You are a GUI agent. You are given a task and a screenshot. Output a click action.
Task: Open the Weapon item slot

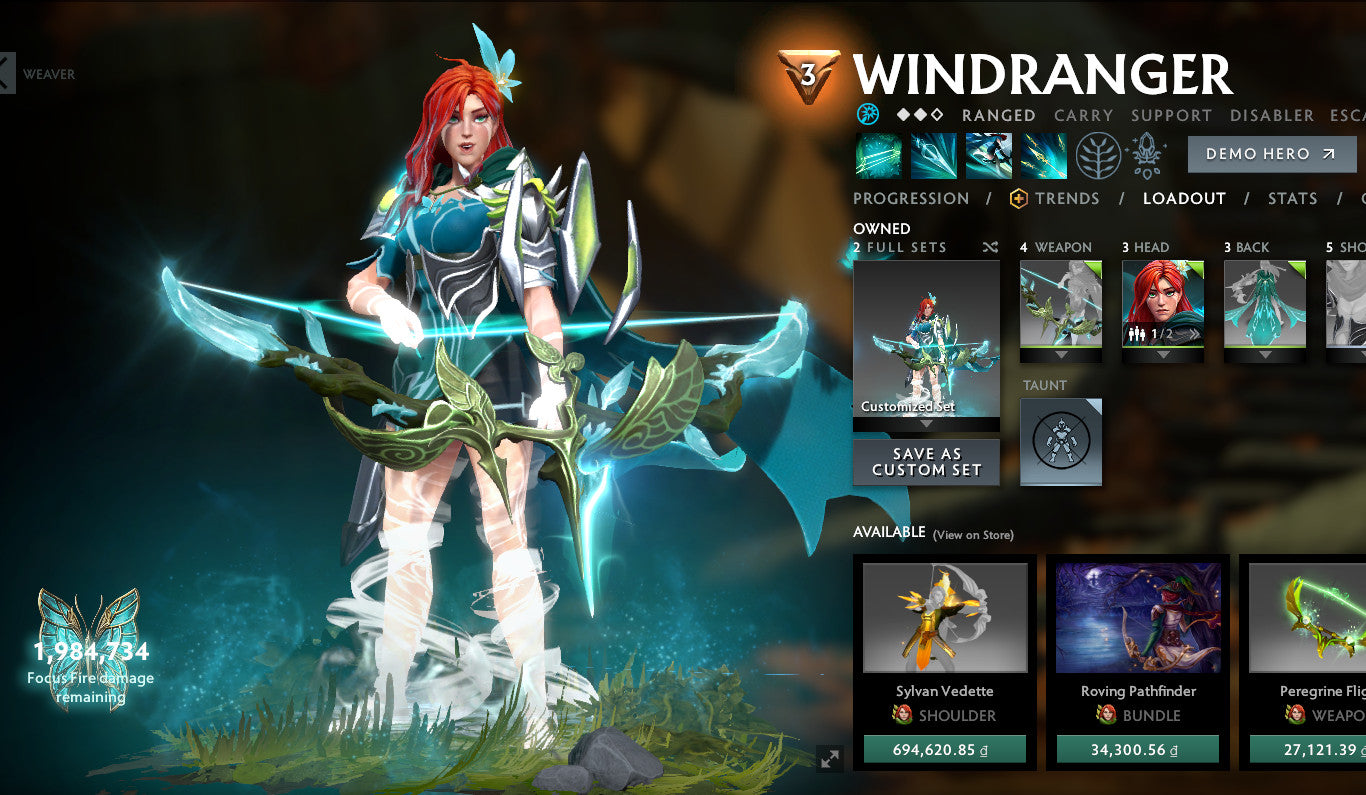(x=1061, y=304)
